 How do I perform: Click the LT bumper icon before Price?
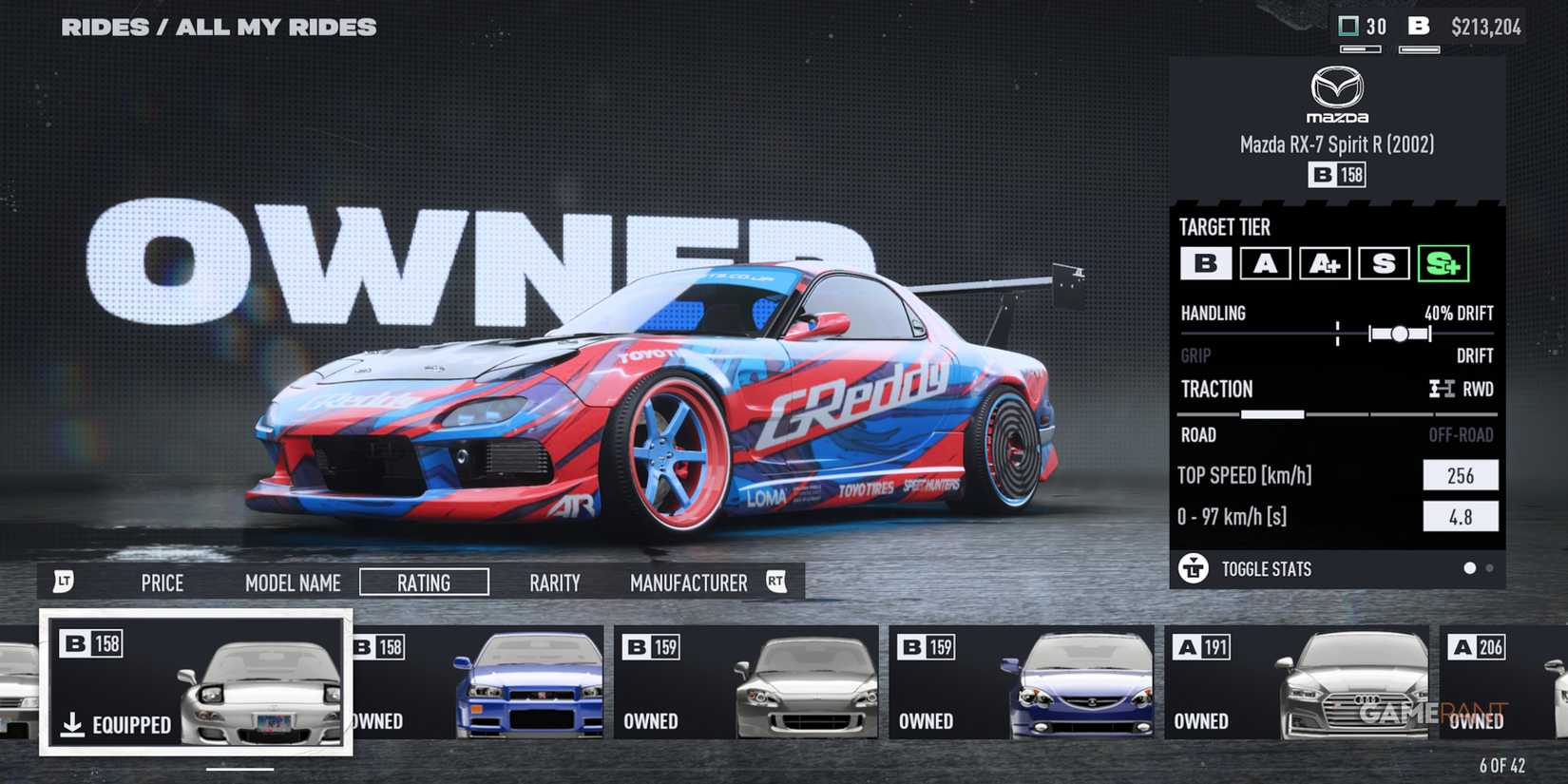65,581
